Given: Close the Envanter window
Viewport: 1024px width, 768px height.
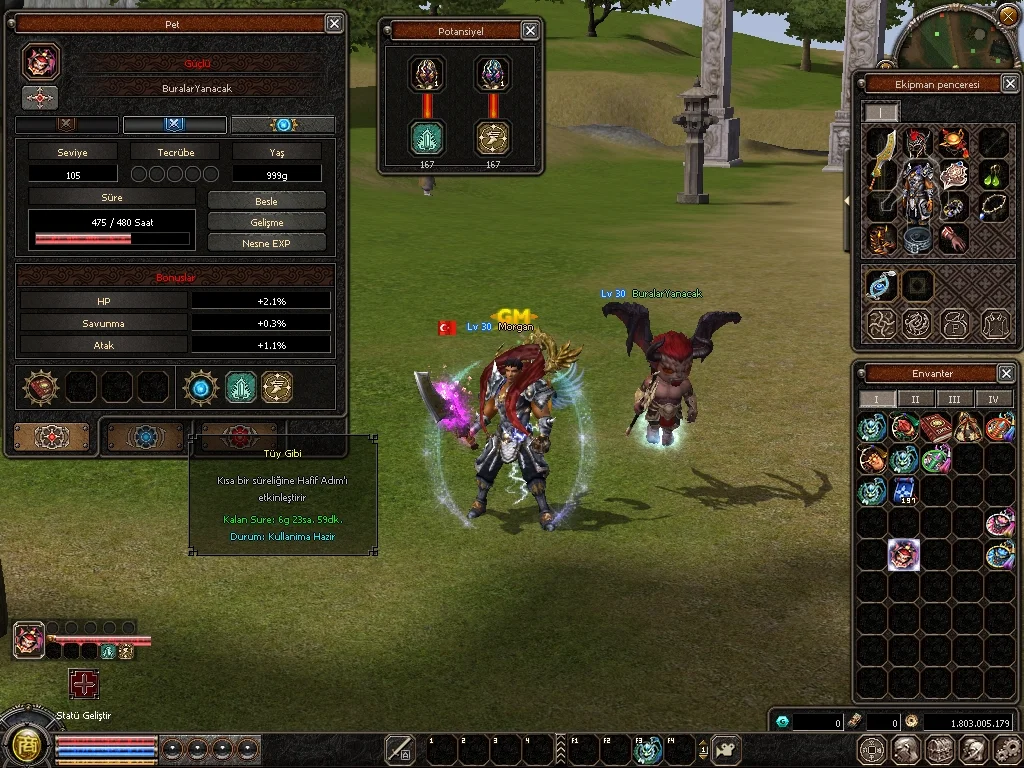Looking at the screenshot, I should tap(1006, 373).
